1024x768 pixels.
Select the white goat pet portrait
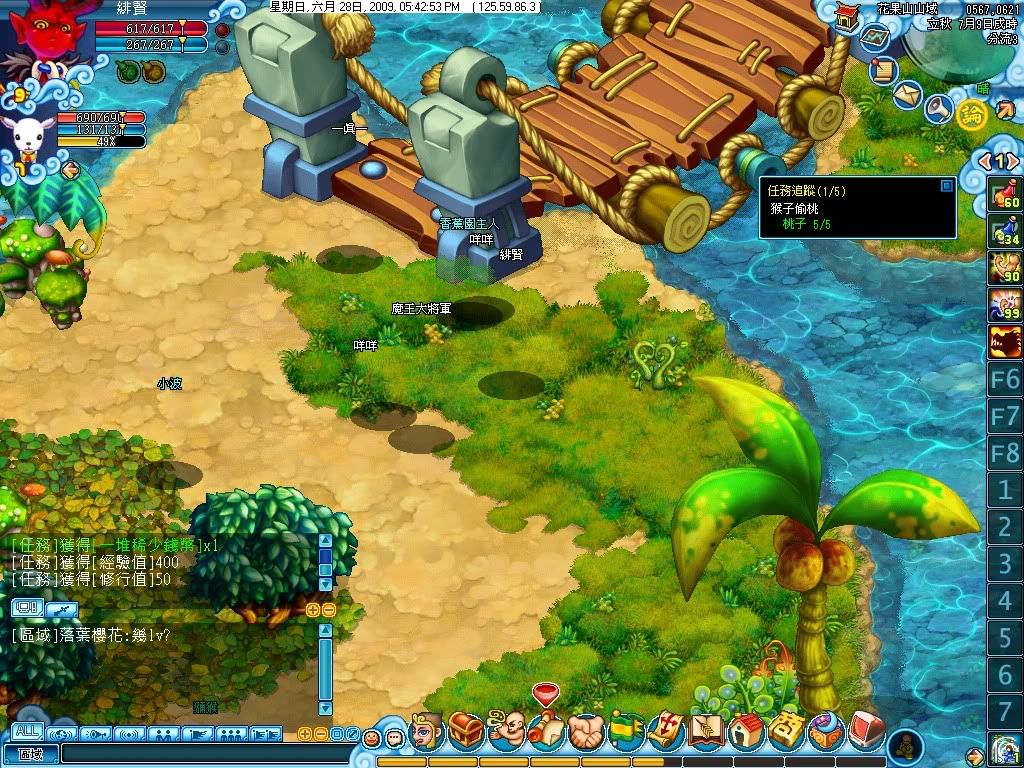pyautogui.click(x=27, y=137)
